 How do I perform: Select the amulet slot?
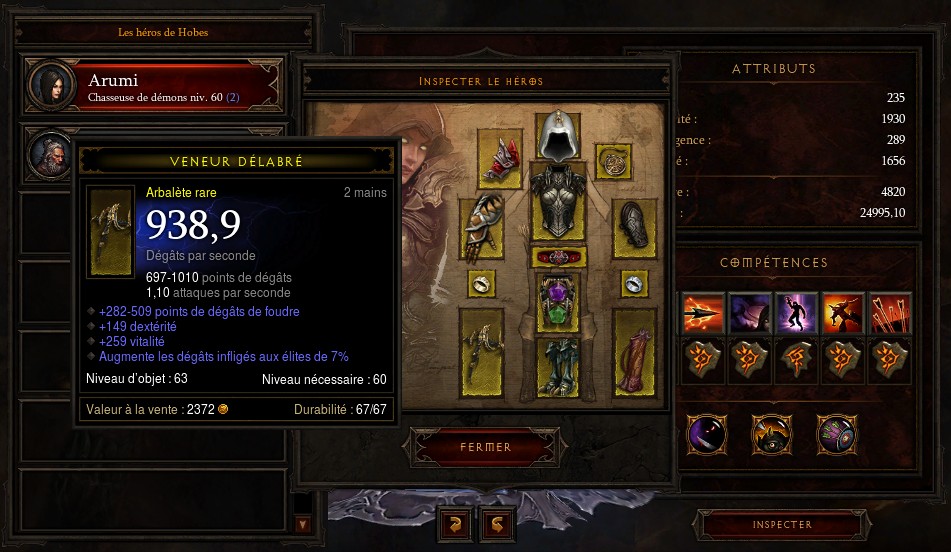pos(612,158)
